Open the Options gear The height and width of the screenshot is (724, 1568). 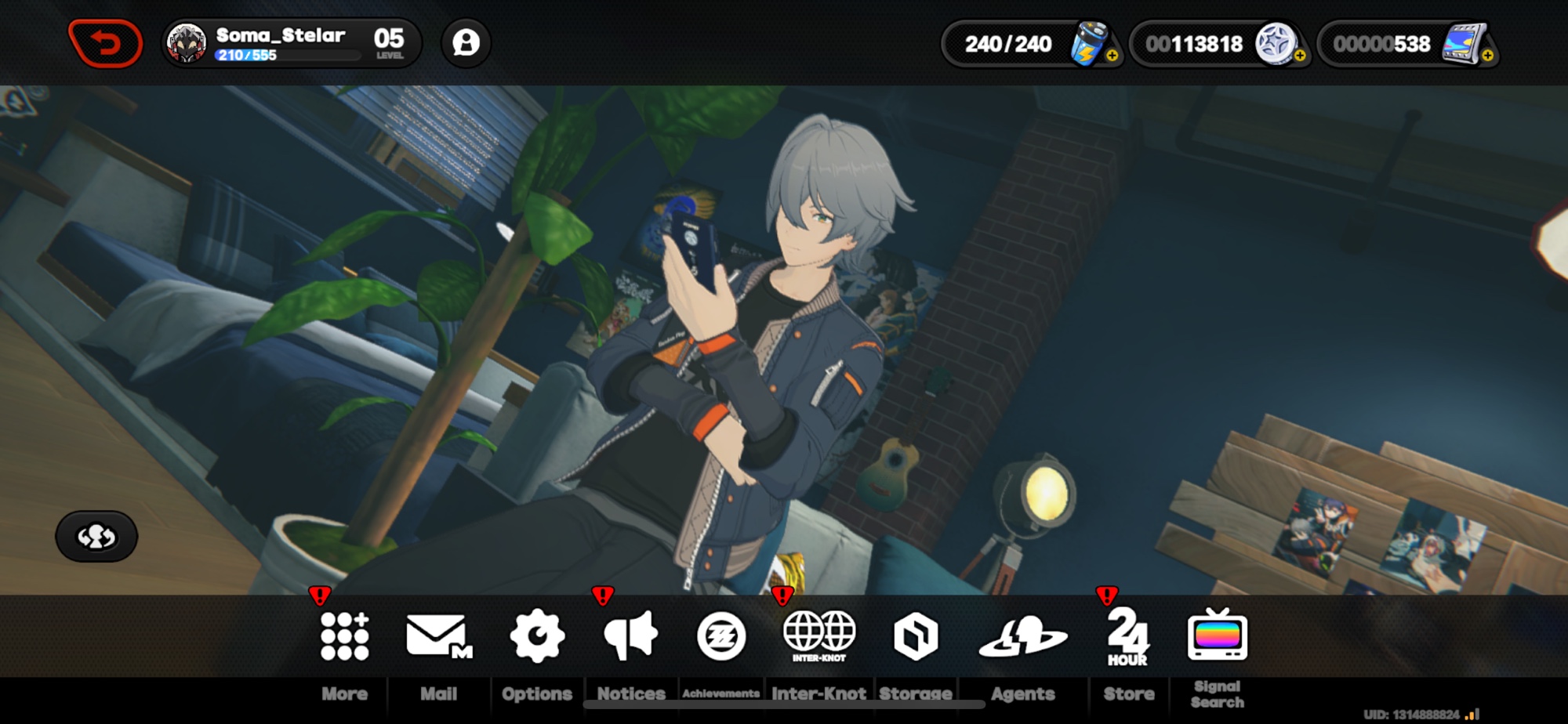[x=537, y=635]
